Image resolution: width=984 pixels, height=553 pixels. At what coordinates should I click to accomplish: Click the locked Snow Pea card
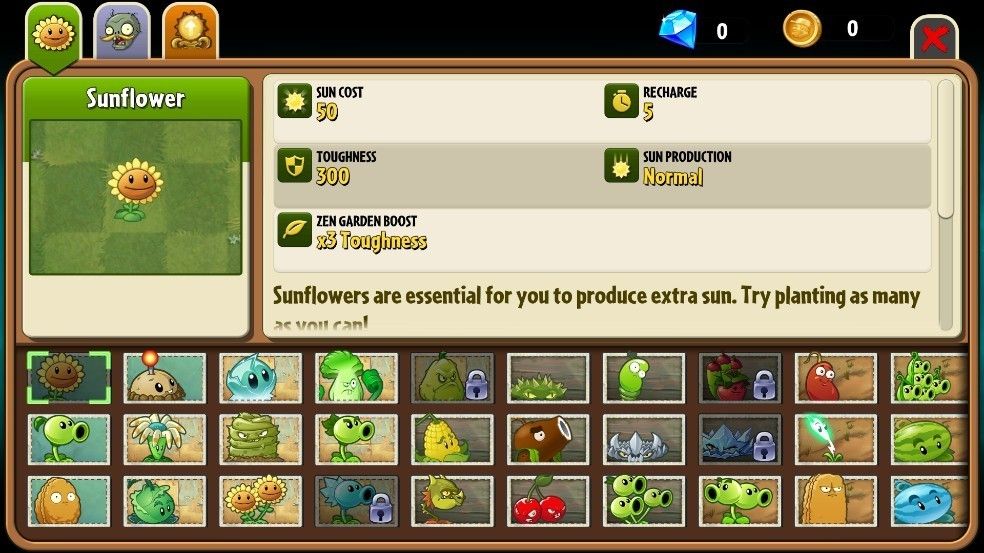click(356, 501)
